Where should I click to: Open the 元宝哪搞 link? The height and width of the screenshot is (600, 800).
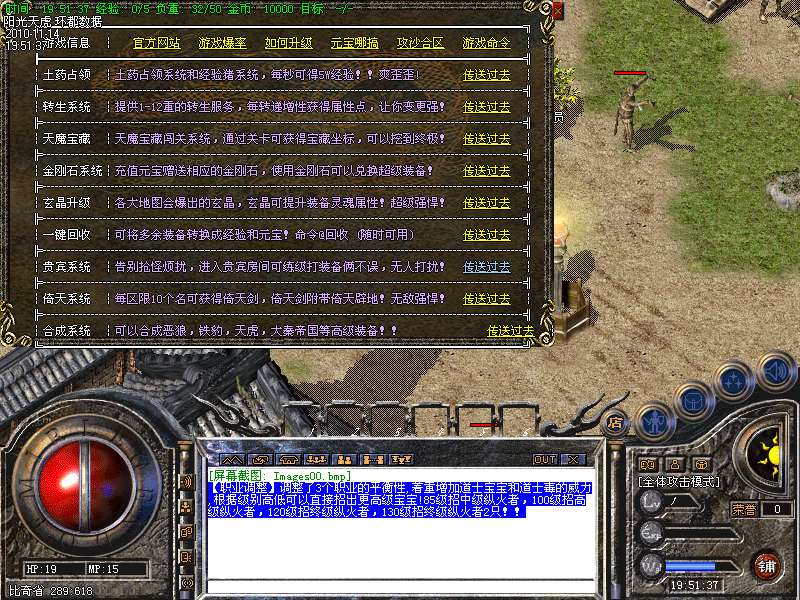[x=354, y=43]
